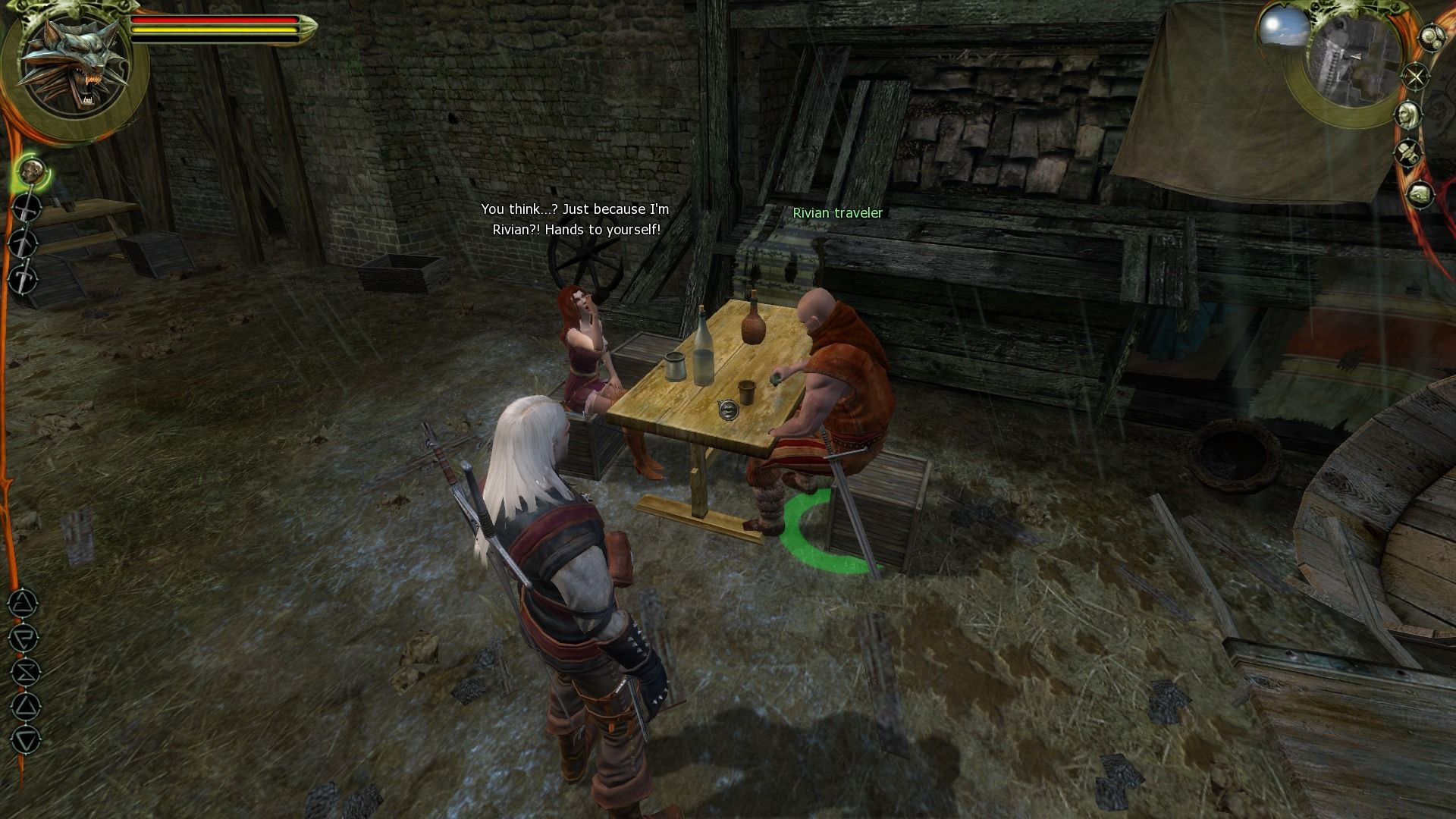Pick the plain inverted triangle sign

click(26, 741)
